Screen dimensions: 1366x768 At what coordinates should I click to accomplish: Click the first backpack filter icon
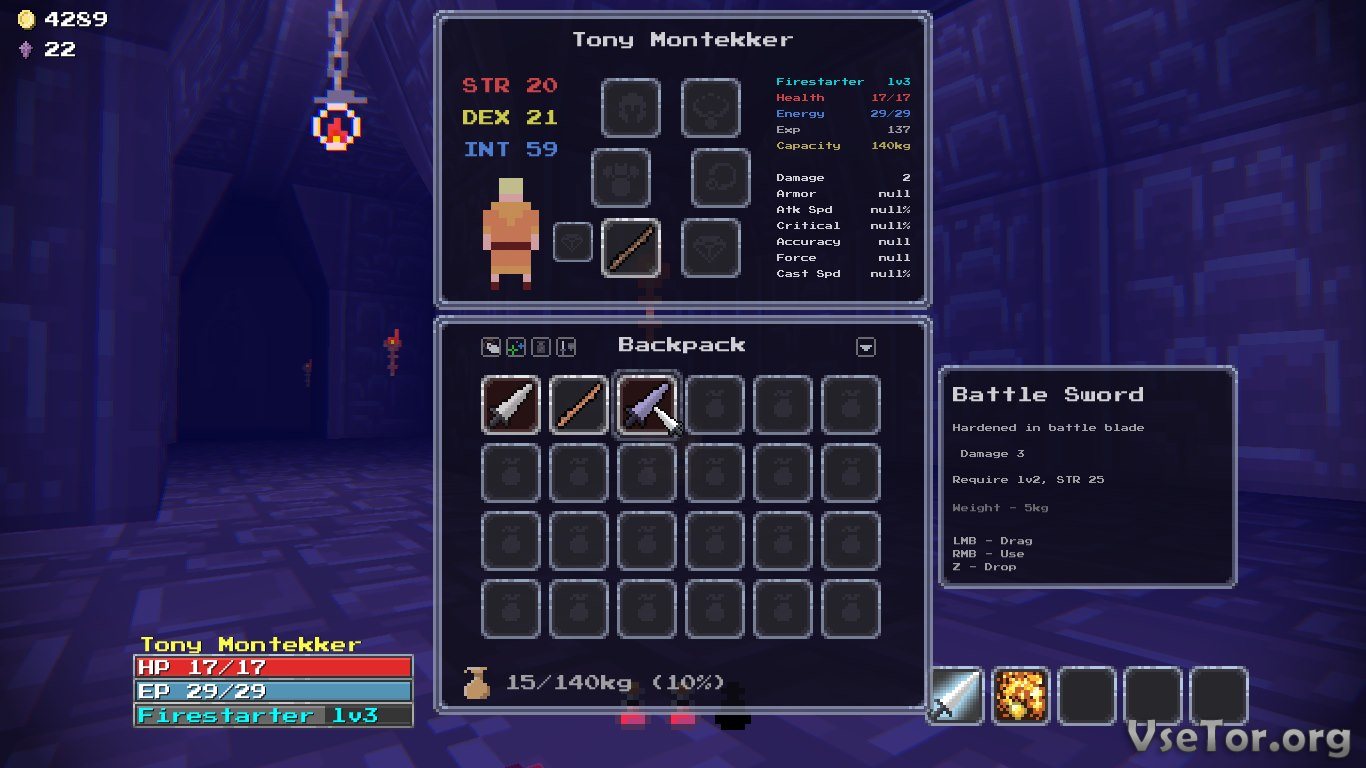(491, 347)
